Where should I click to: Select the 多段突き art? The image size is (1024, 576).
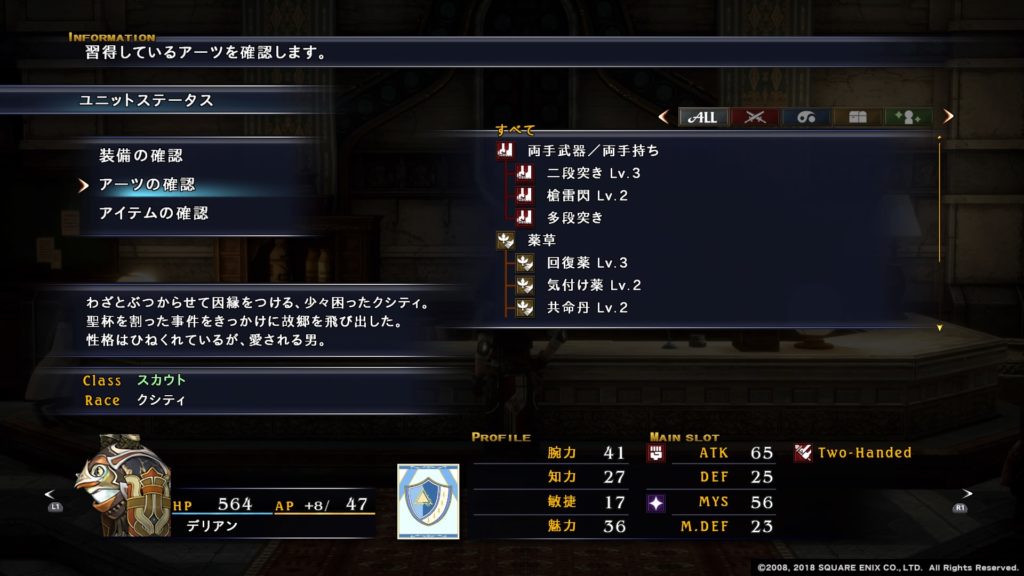click(x=575, y=217)
